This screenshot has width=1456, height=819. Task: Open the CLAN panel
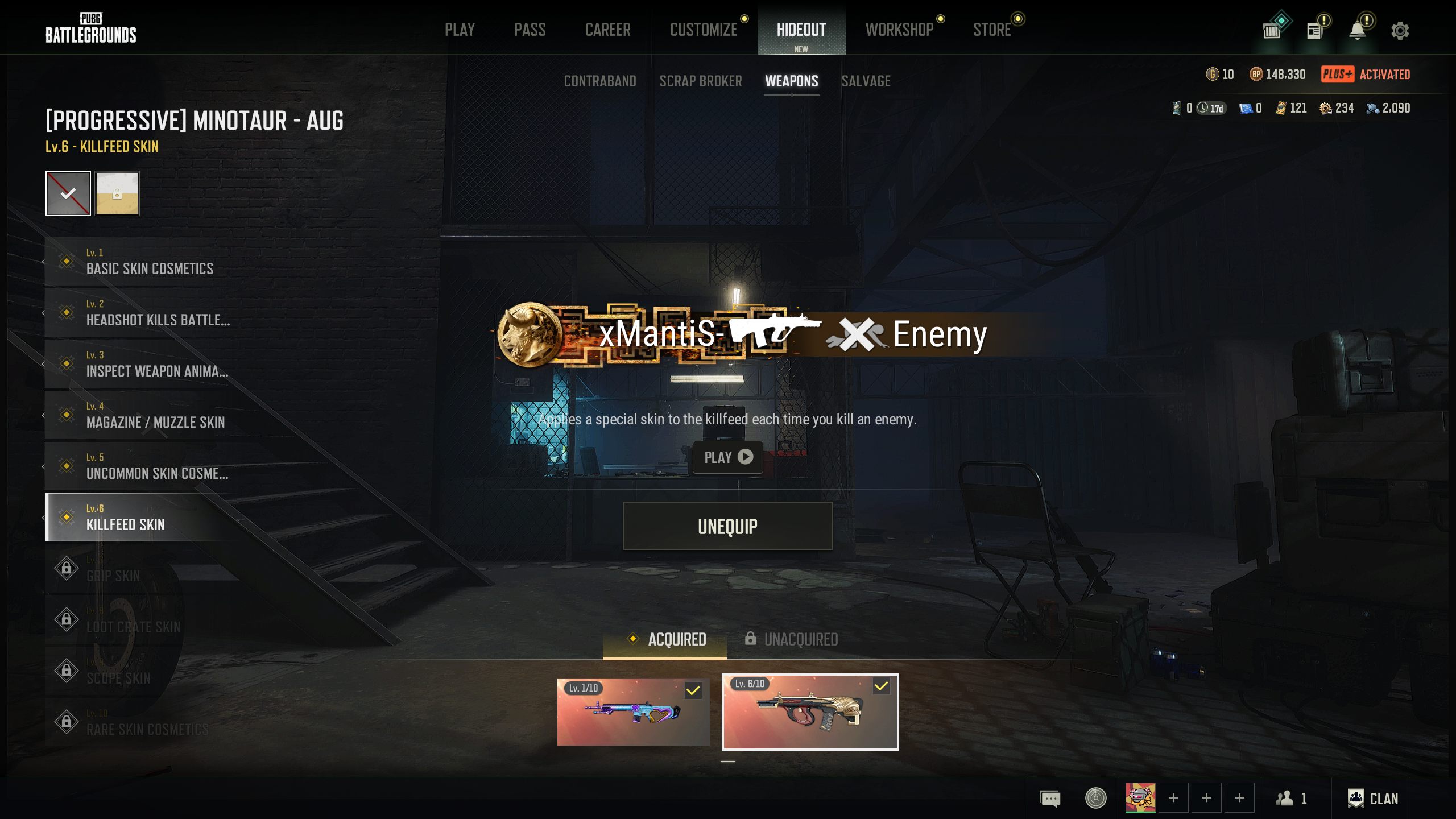click(1372, 799)
